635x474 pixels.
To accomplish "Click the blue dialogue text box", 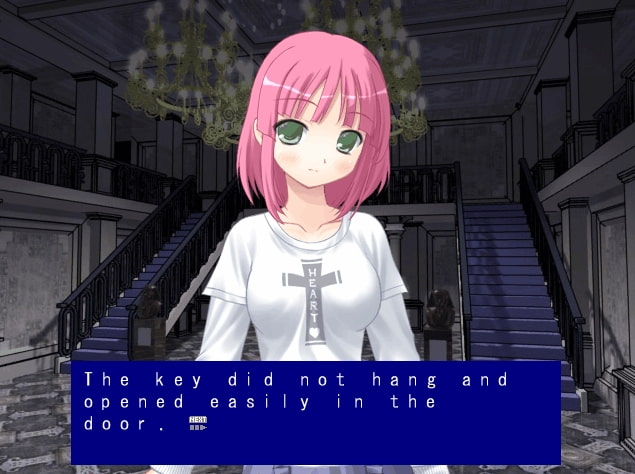I will click(315, 412).
